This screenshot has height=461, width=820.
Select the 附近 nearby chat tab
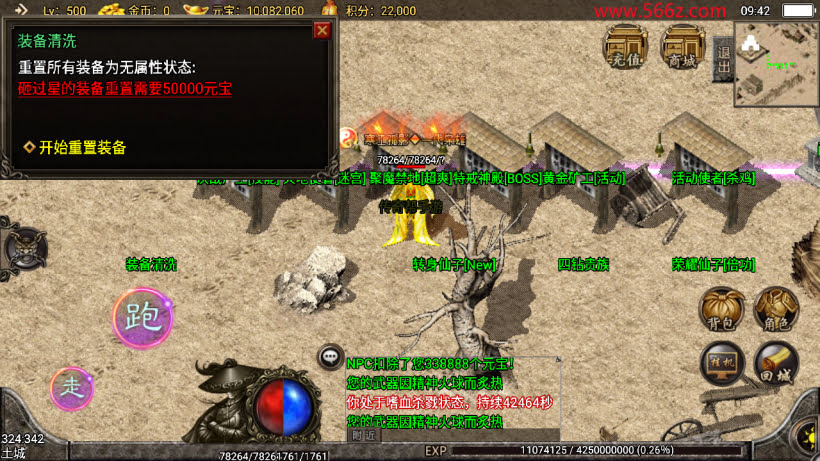pyautogui.click(x=364, y=435)
